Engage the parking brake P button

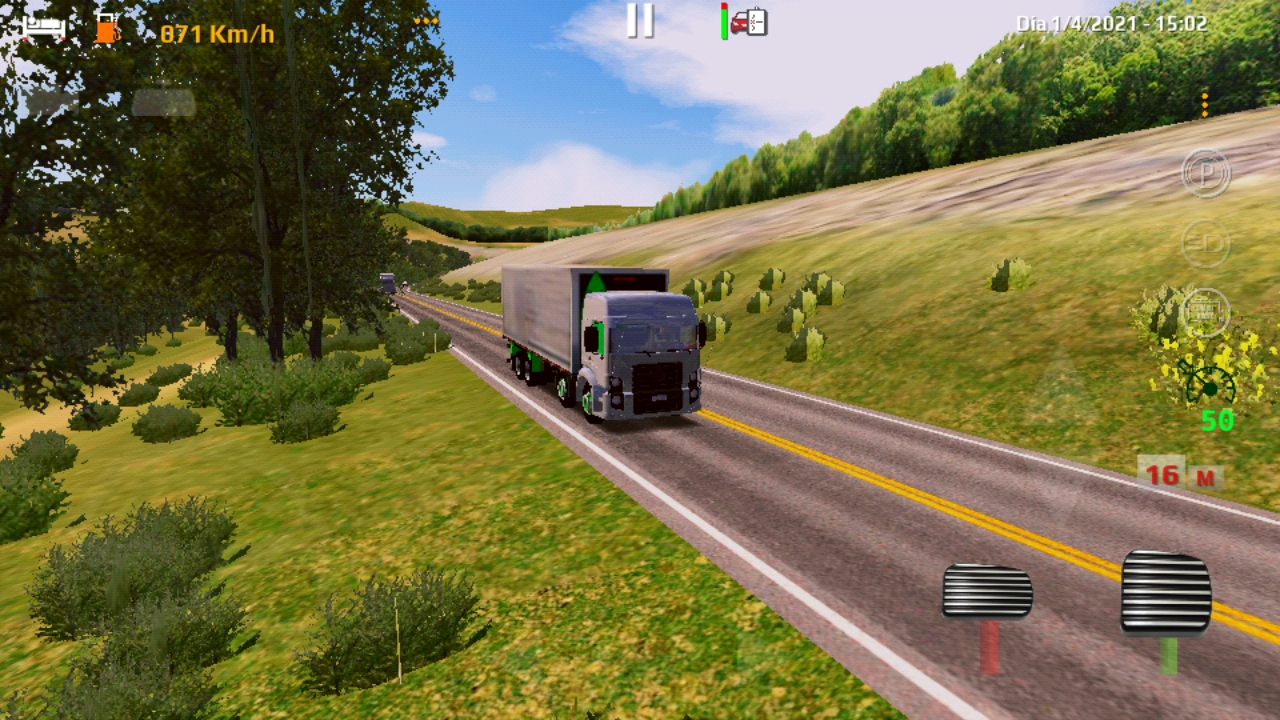[1206, 173]
